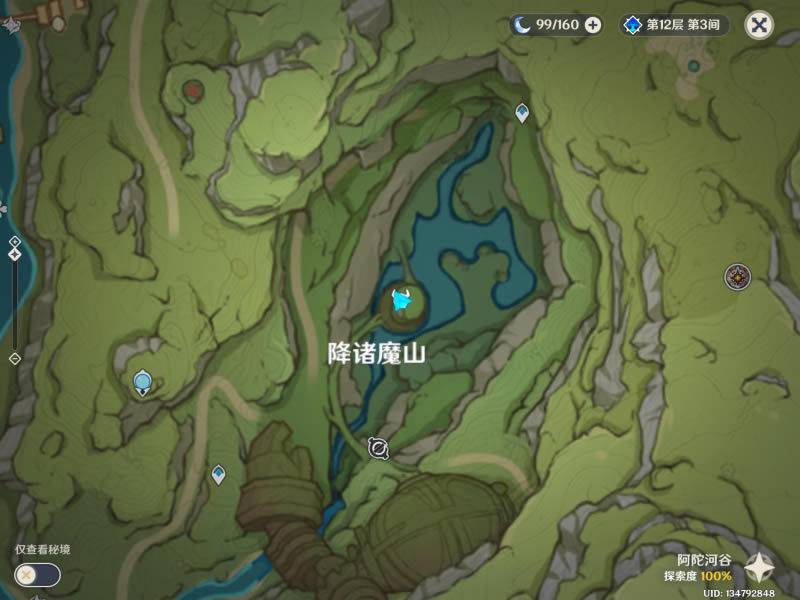
Task: Zoom out with the map slider's minus
Action: click(14, 358)
